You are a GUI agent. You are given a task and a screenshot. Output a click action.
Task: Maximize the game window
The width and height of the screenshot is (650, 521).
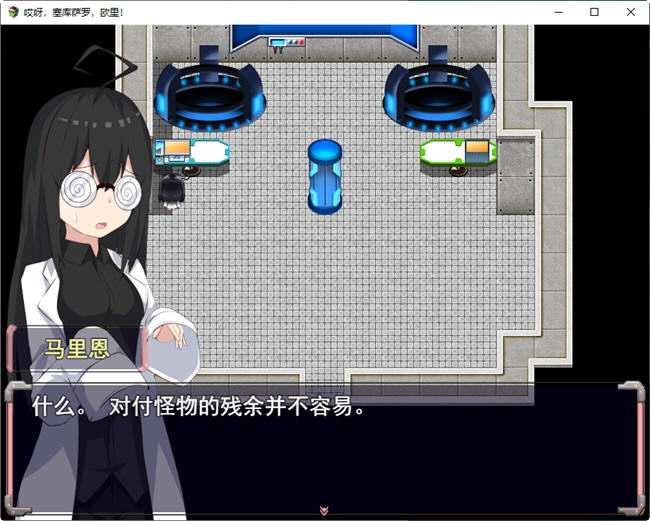594,12
